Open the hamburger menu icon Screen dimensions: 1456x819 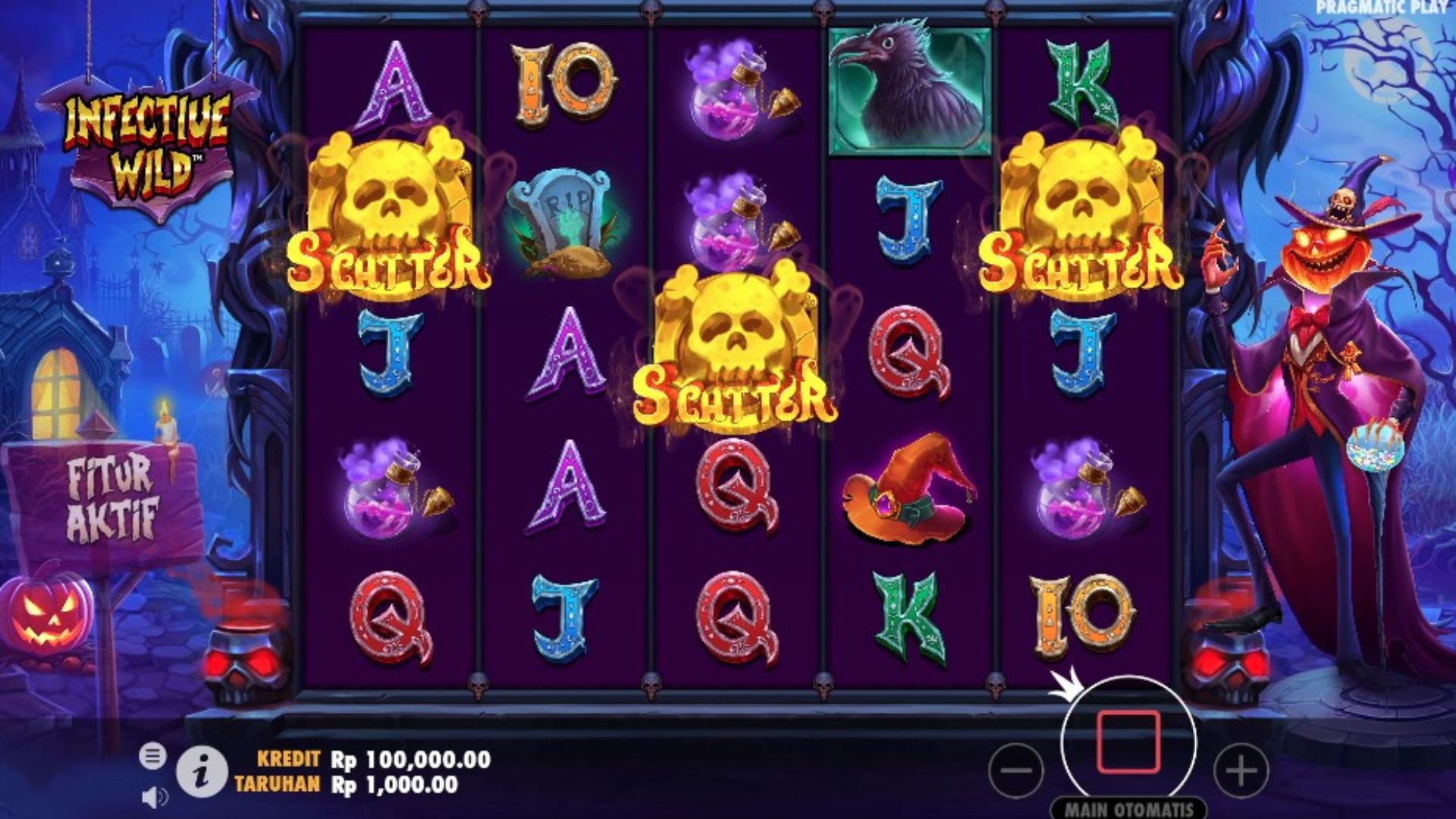(152, 755)
